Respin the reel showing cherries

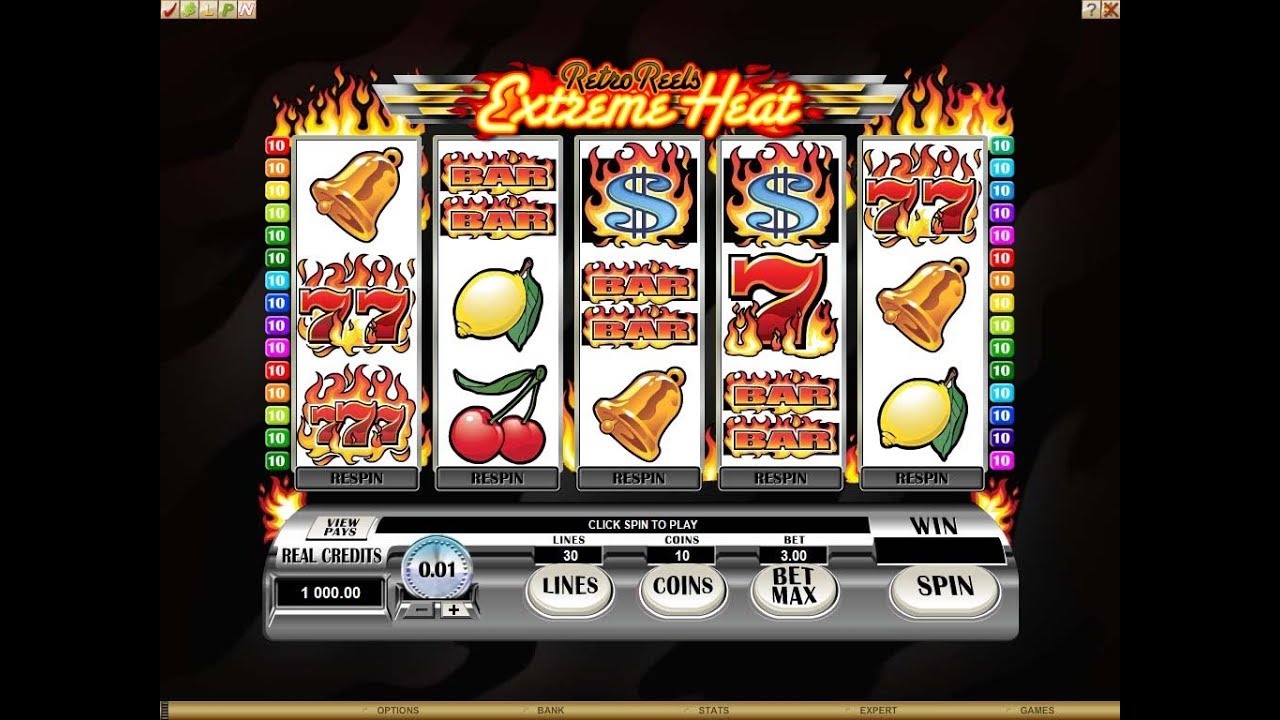(497, 479)
